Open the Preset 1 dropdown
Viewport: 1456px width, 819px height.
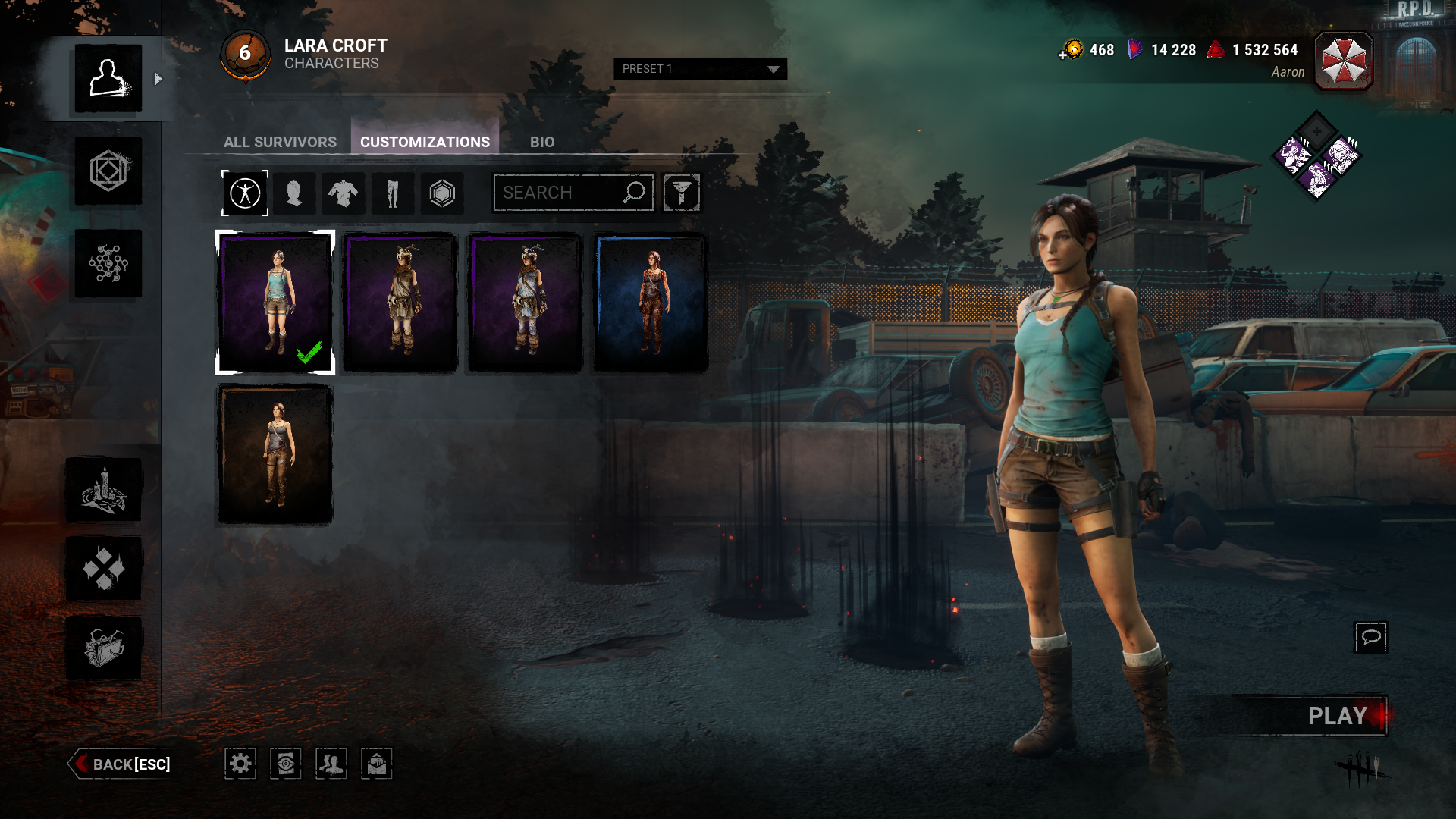(x=699, y=69)
